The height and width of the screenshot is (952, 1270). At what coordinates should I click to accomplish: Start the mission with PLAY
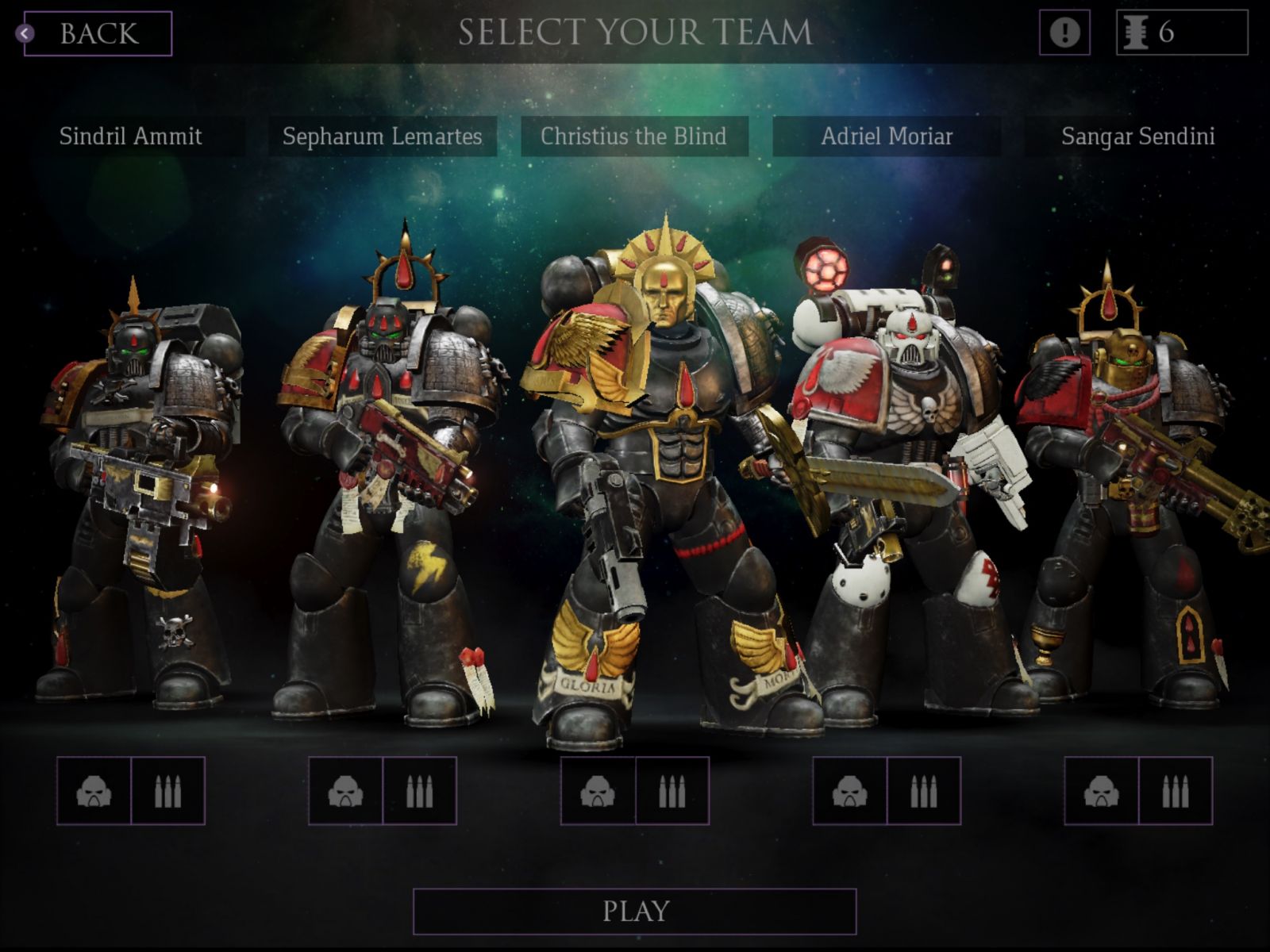point(635,911)
